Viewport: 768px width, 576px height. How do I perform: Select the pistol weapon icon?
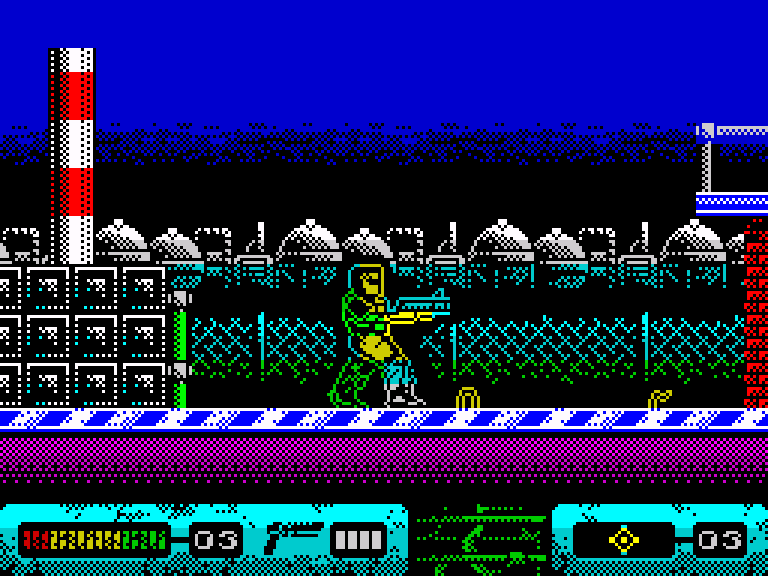click(x=292, y=539)
